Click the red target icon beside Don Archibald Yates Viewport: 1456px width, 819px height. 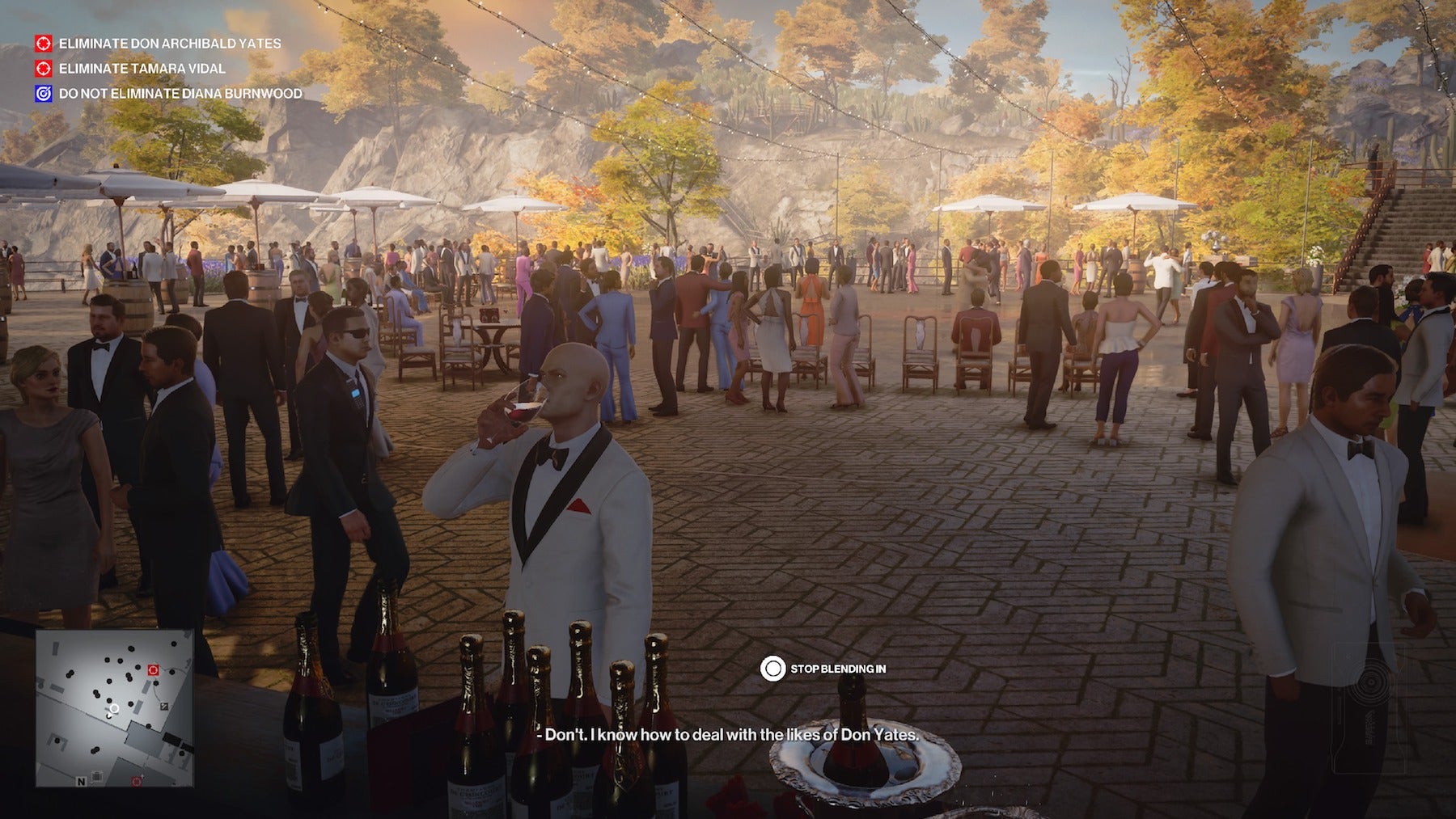[43, 44]
